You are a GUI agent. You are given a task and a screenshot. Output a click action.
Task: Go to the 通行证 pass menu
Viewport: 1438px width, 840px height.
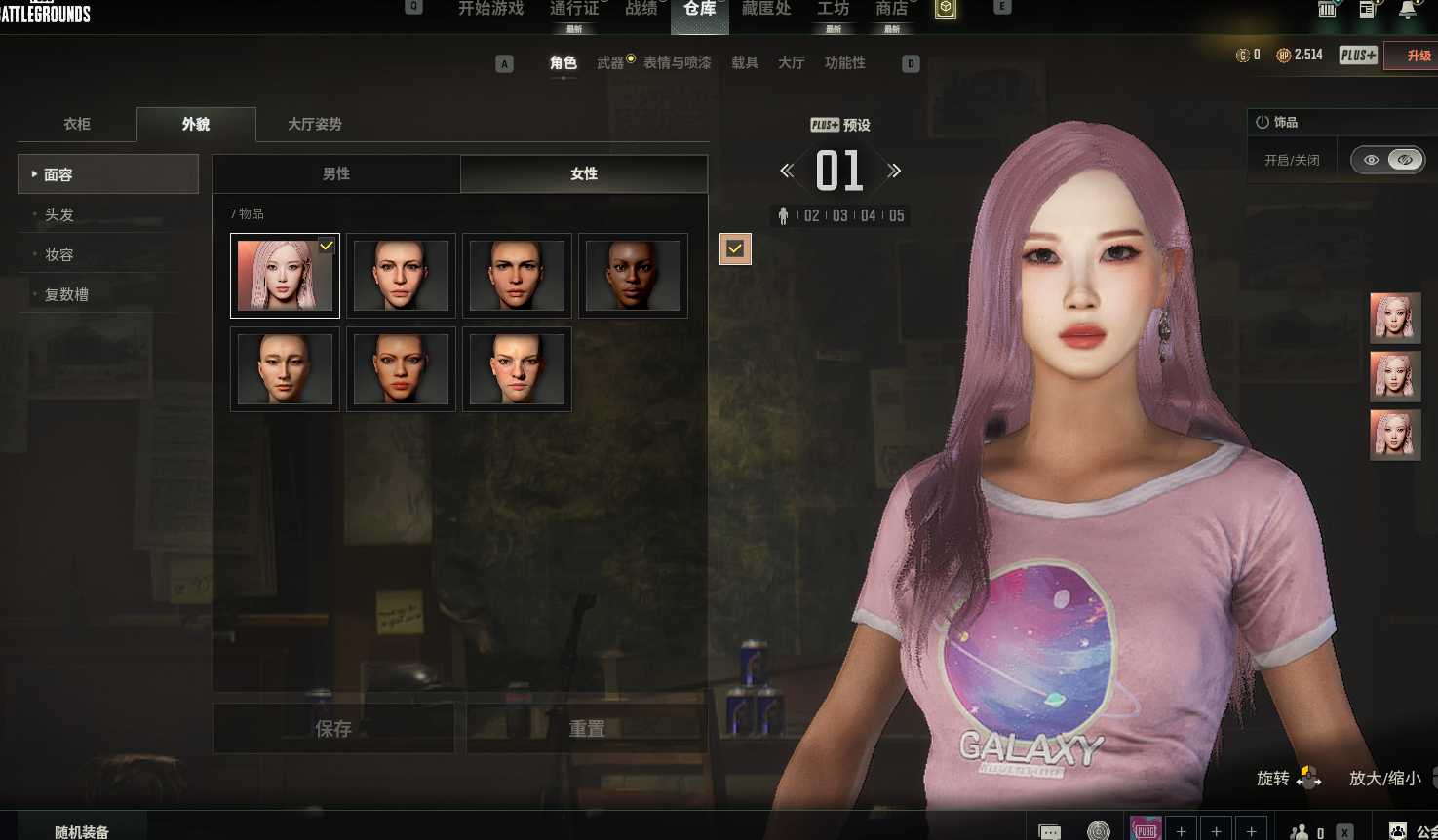pyautogui.click(x=574, y=9)
